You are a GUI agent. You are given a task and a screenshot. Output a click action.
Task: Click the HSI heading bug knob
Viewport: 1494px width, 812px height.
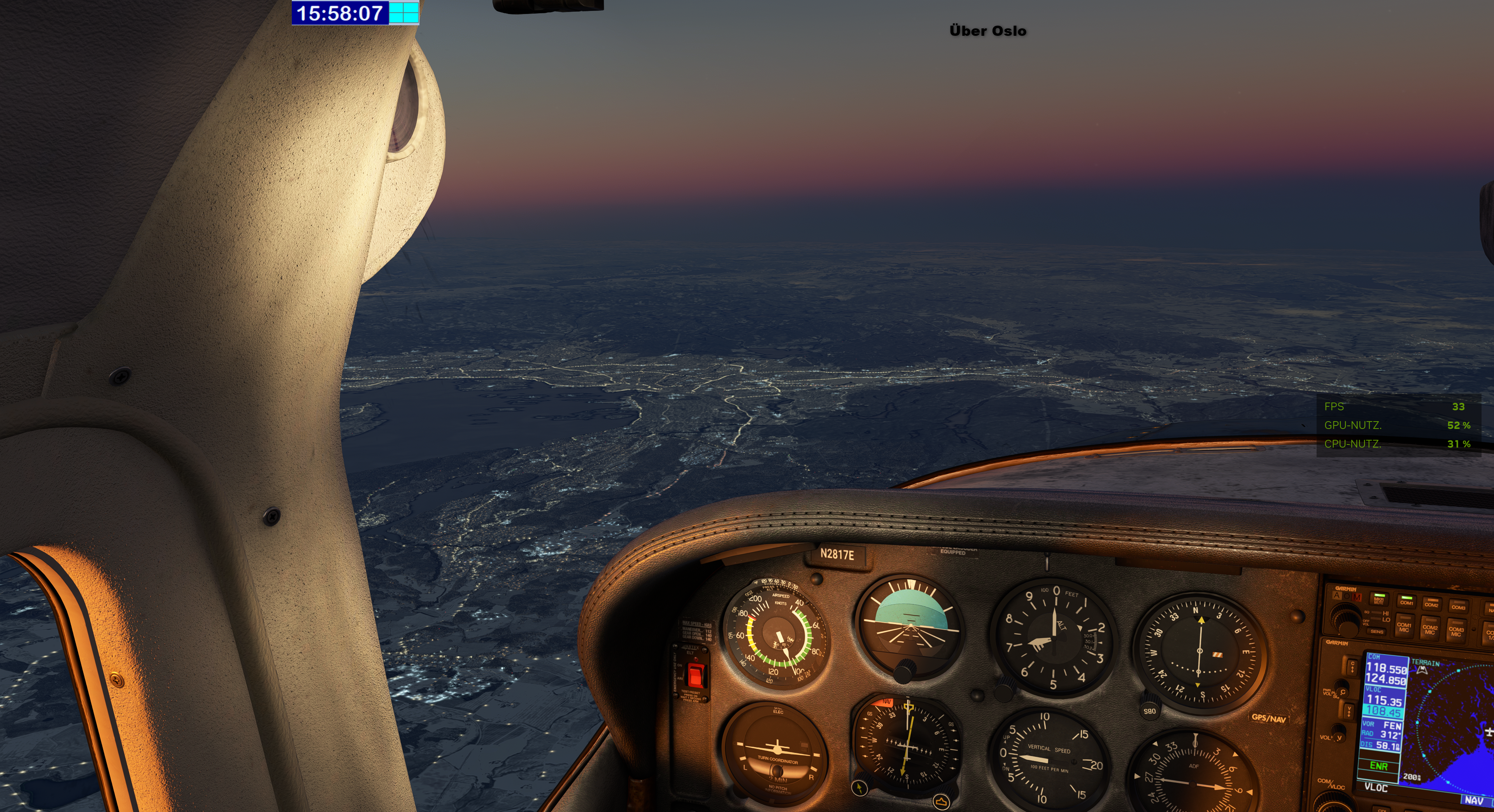click(941, 801)
